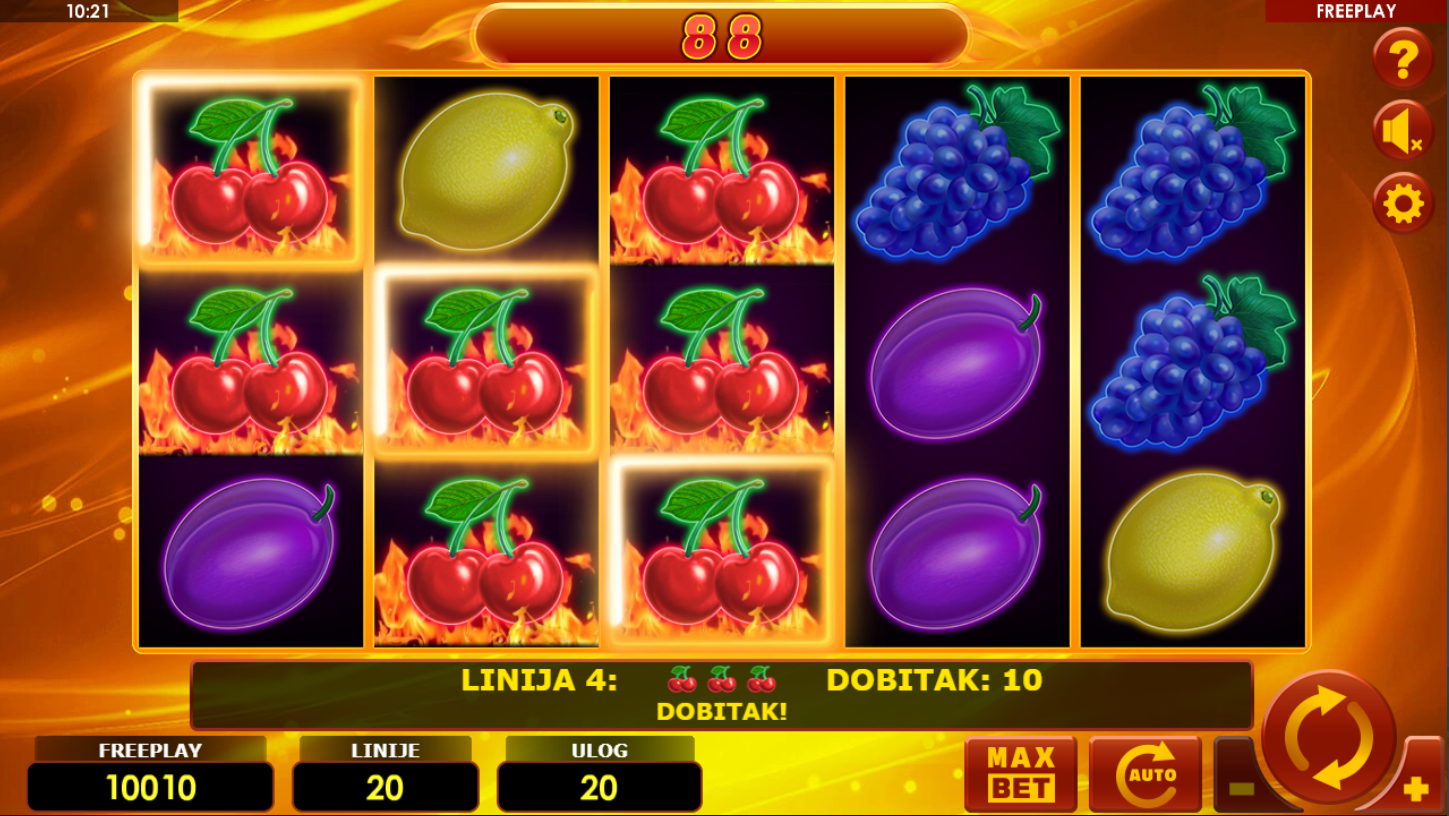
Task: Open the gear settings menu
Action: (x=1402, y=204)
